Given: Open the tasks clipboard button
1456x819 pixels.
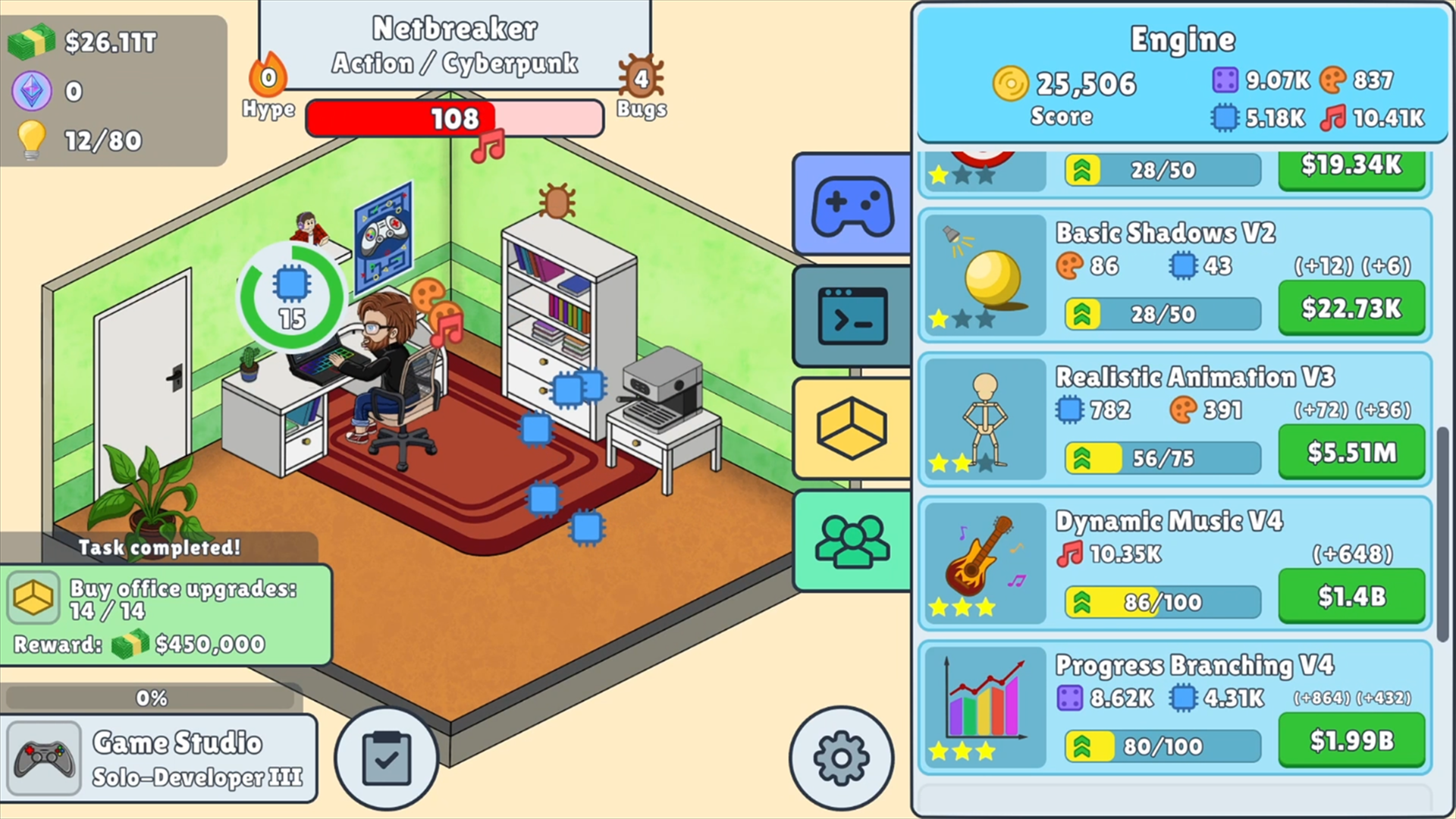Looking at the screenshot, I should pyautogui.click(x=387, y=757).
